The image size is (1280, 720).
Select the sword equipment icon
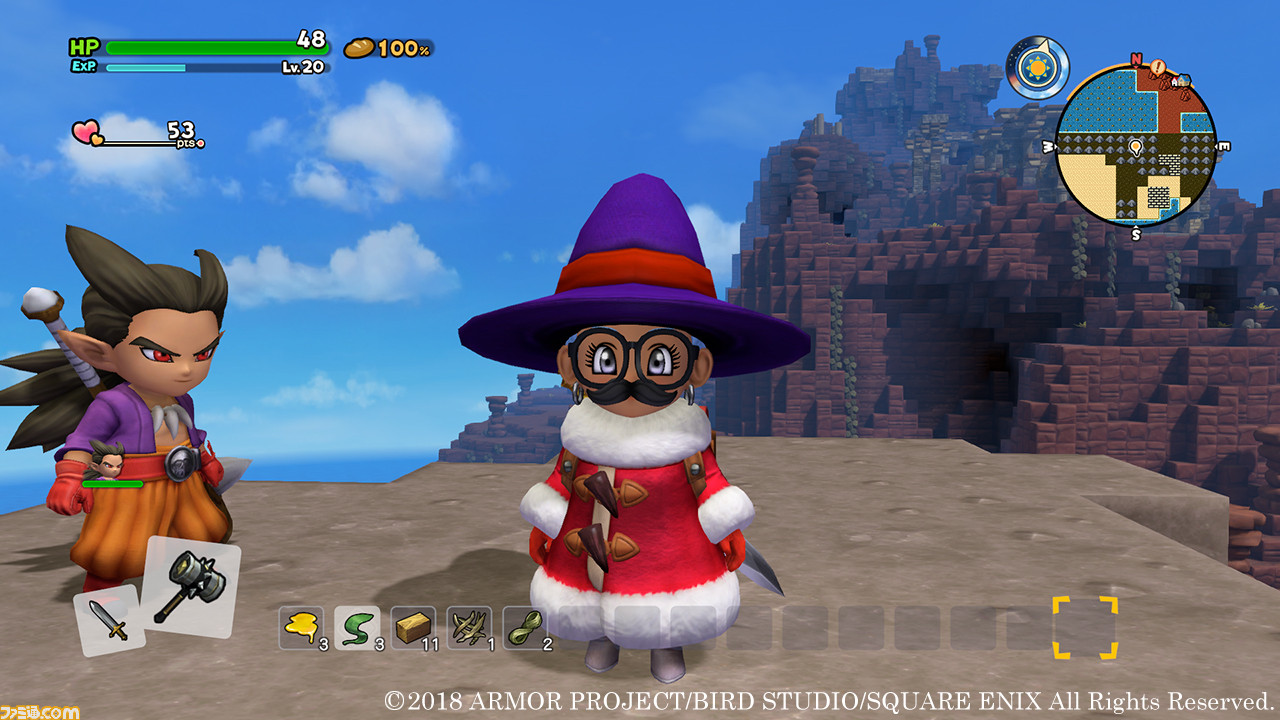coord(108,618)
